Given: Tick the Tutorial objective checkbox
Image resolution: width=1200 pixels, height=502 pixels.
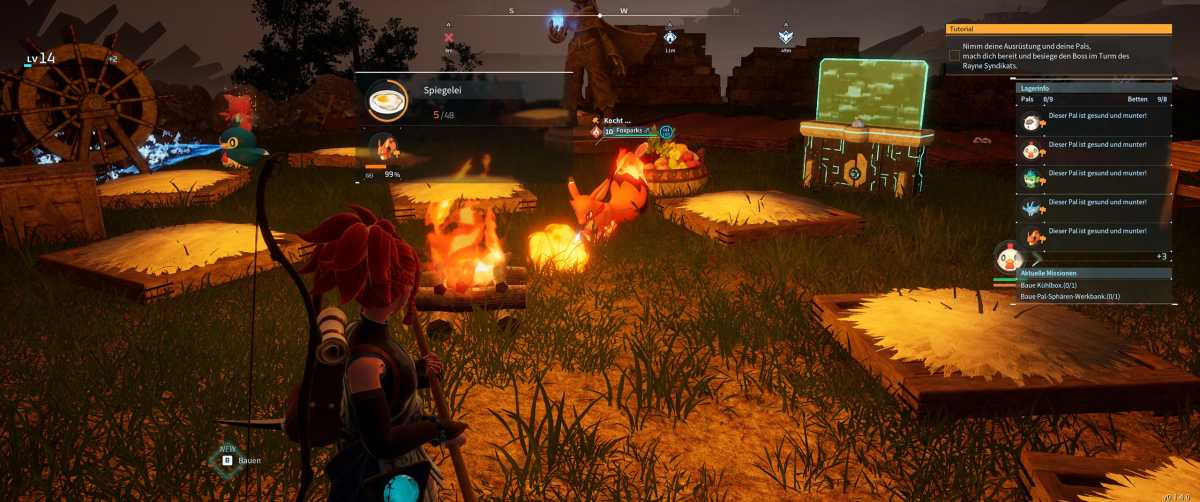Looking at the screenshot, I should [x=954, y=56].
